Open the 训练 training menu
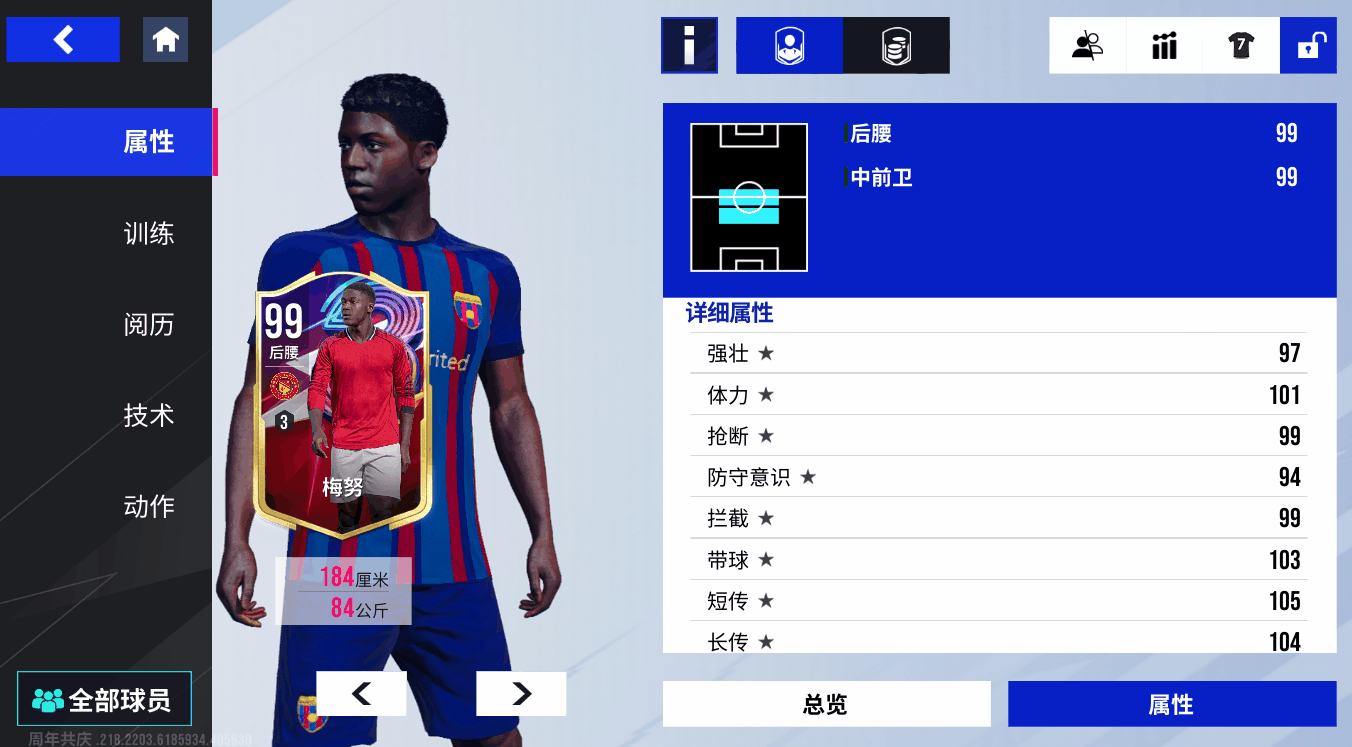Viewport: 1352px width, 747px height. point(148,234)
